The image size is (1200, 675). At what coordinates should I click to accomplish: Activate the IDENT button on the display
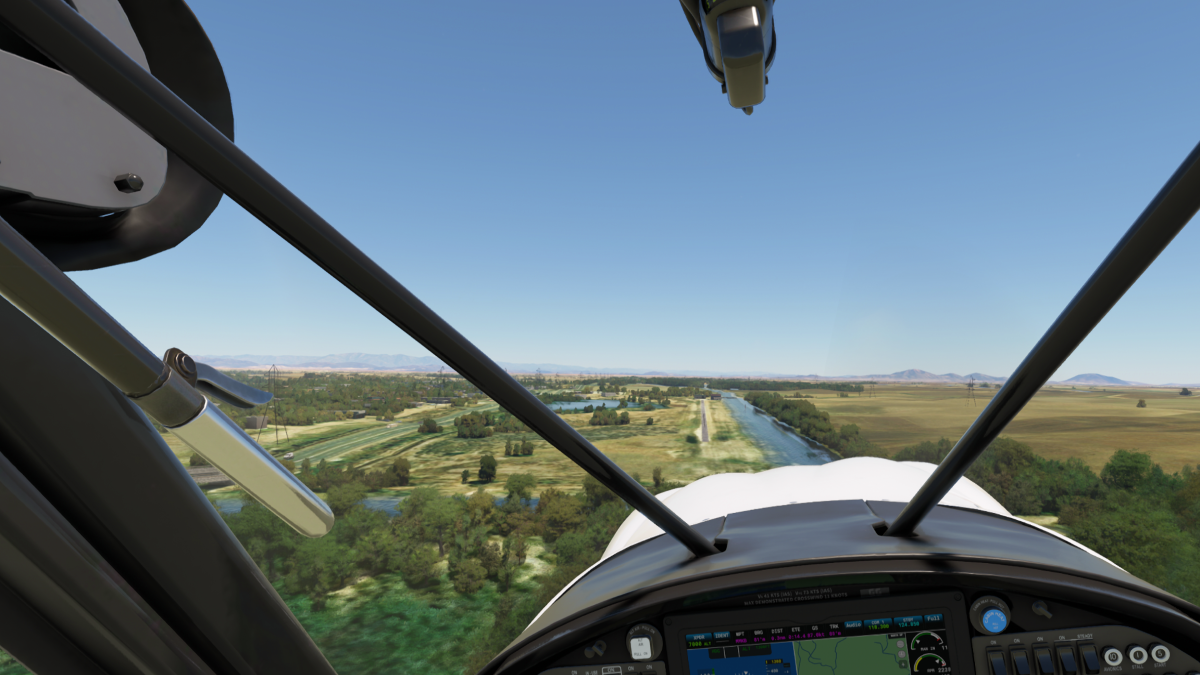(x=723, y=637)
